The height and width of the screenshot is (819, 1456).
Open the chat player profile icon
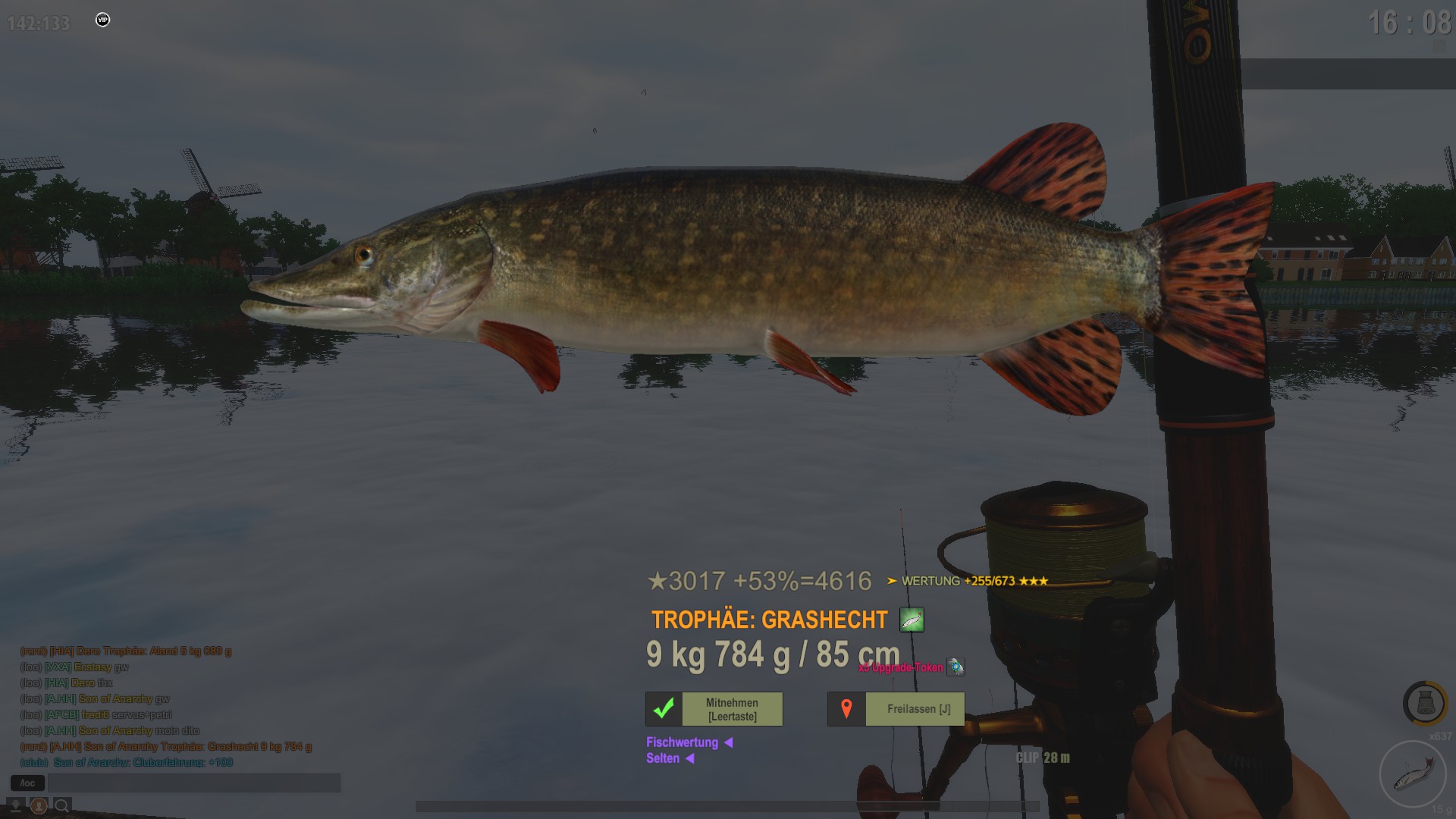(x=39, y=805)
